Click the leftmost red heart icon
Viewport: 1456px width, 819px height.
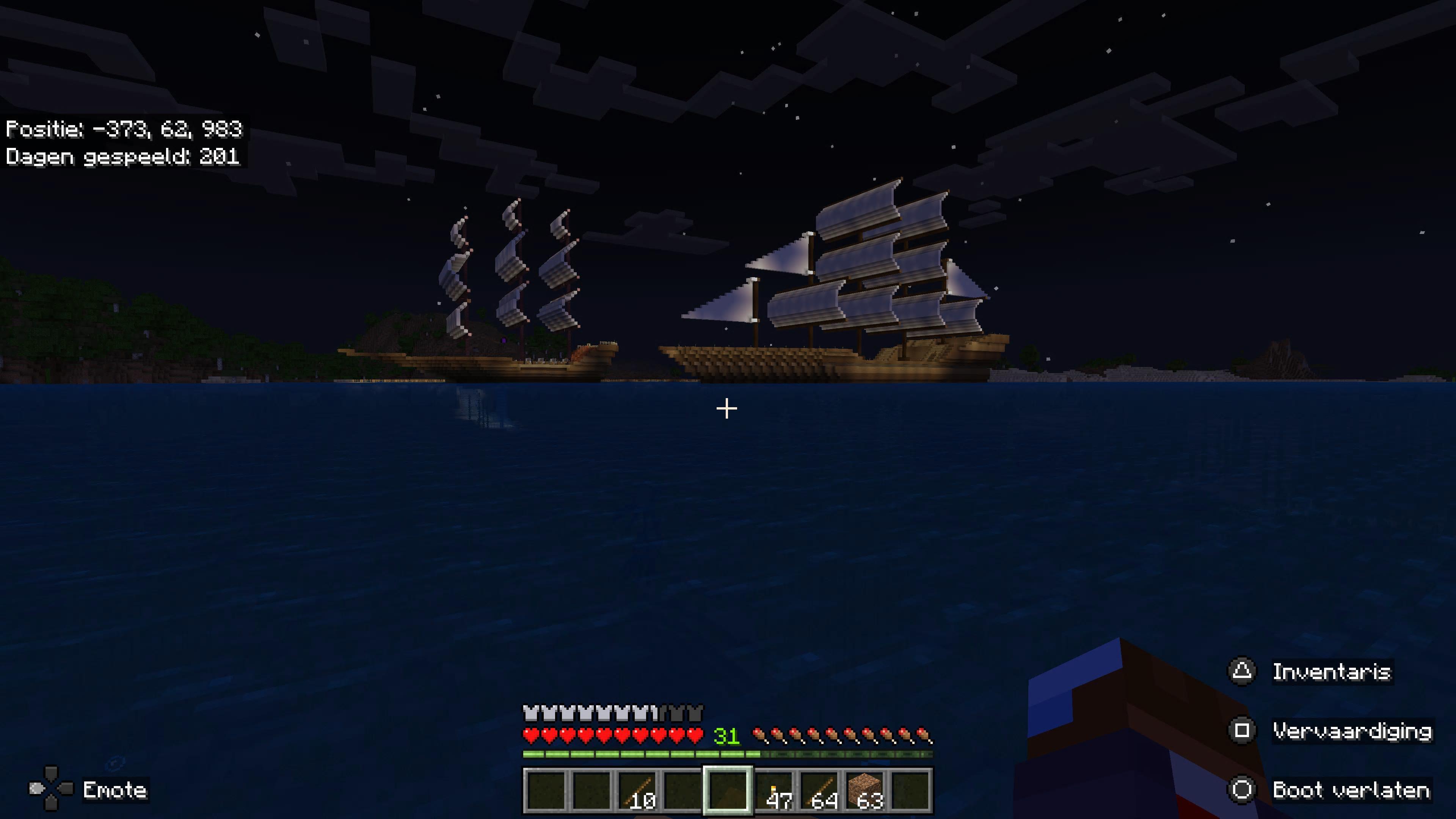[530, 735]
